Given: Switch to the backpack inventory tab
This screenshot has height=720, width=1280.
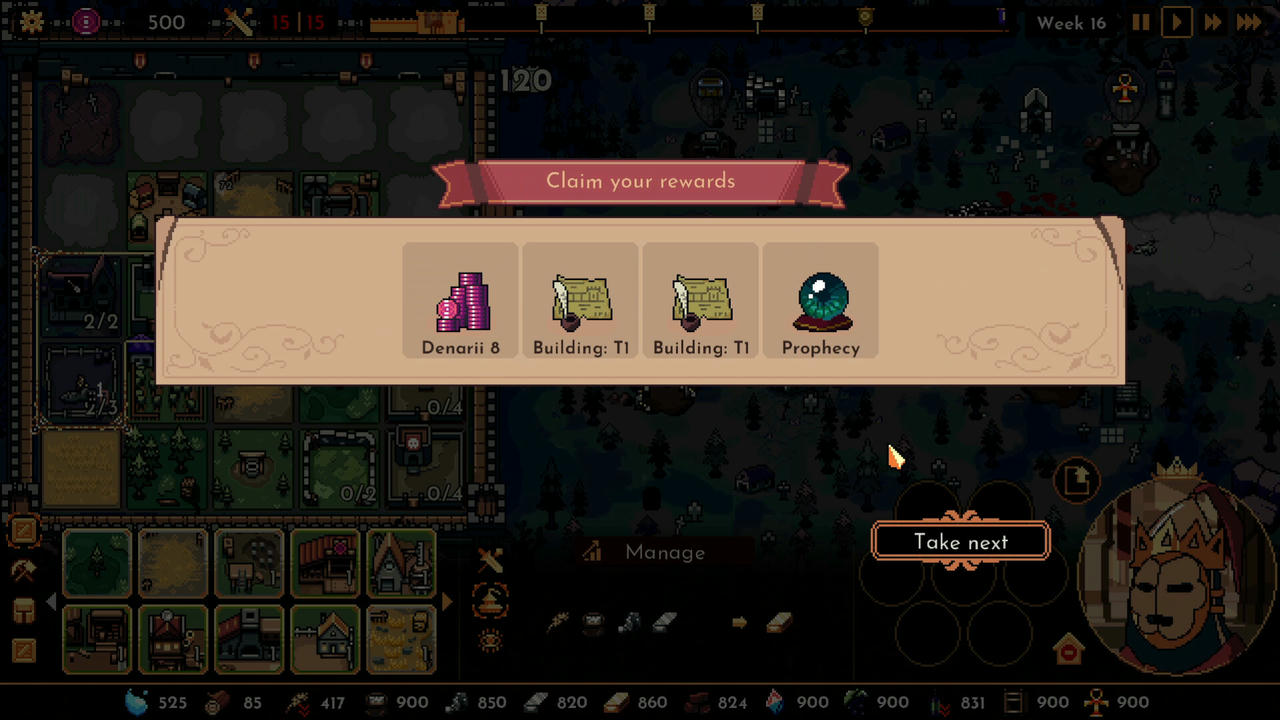Looking at the screenshot, I should tap(23, 610).
